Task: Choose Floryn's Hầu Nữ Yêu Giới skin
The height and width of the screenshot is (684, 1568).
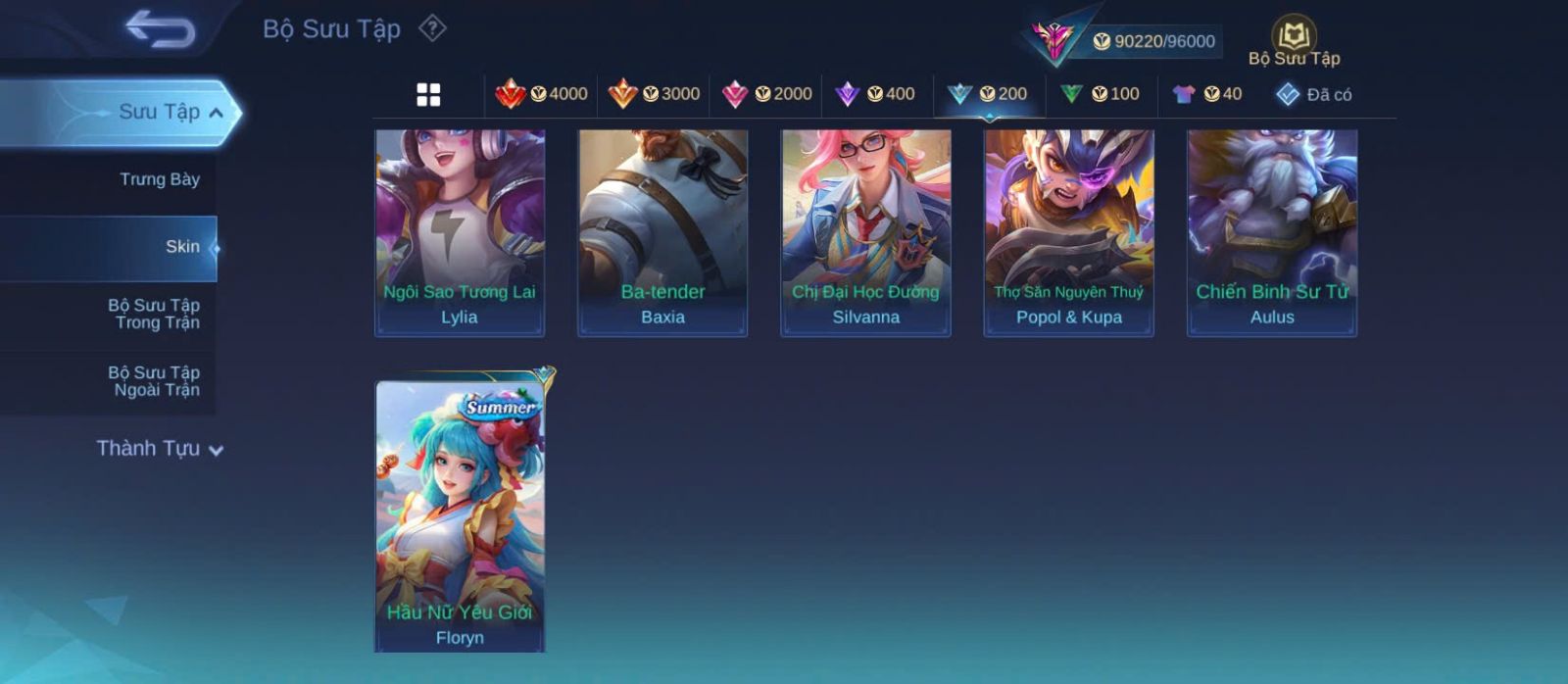Action: [460, 514]
